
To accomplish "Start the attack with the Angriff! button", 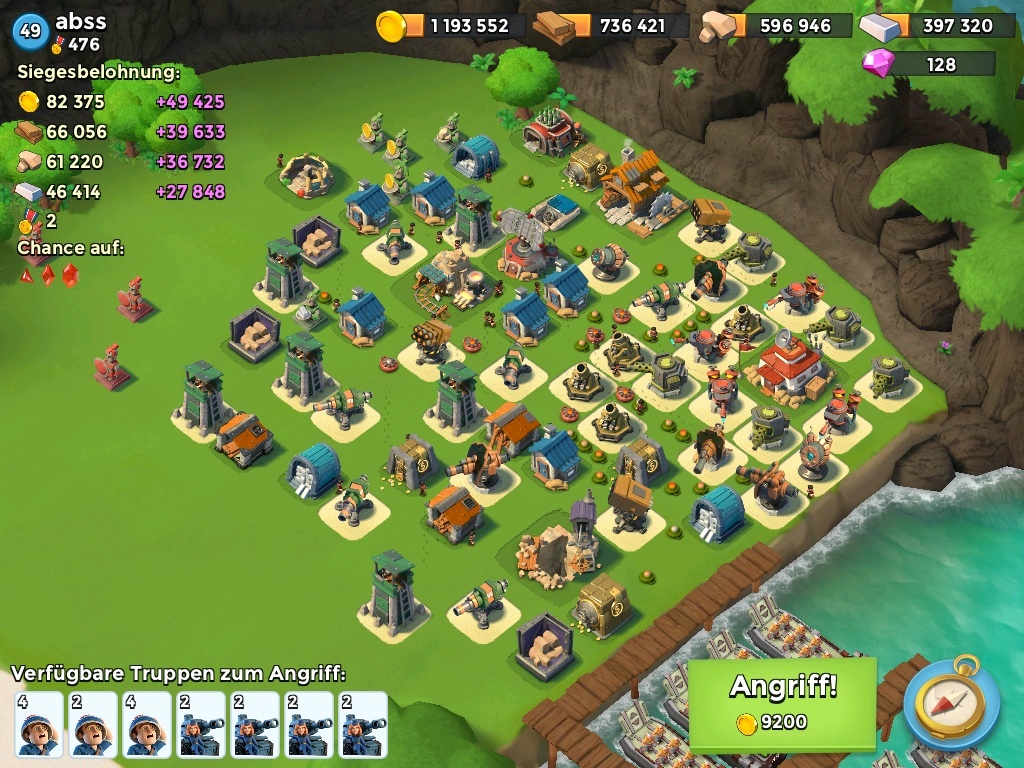I will [782, 702].
